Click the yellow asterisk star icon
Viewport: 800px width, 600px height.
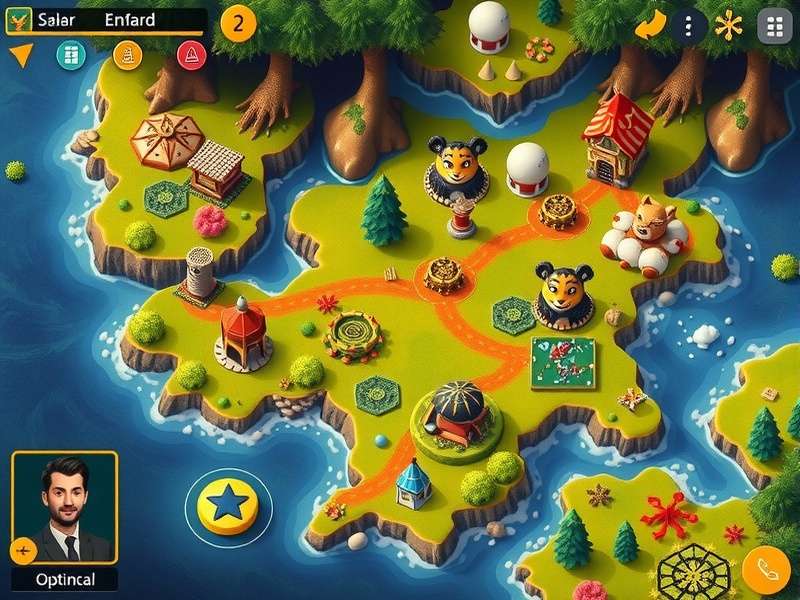point(729,25)
